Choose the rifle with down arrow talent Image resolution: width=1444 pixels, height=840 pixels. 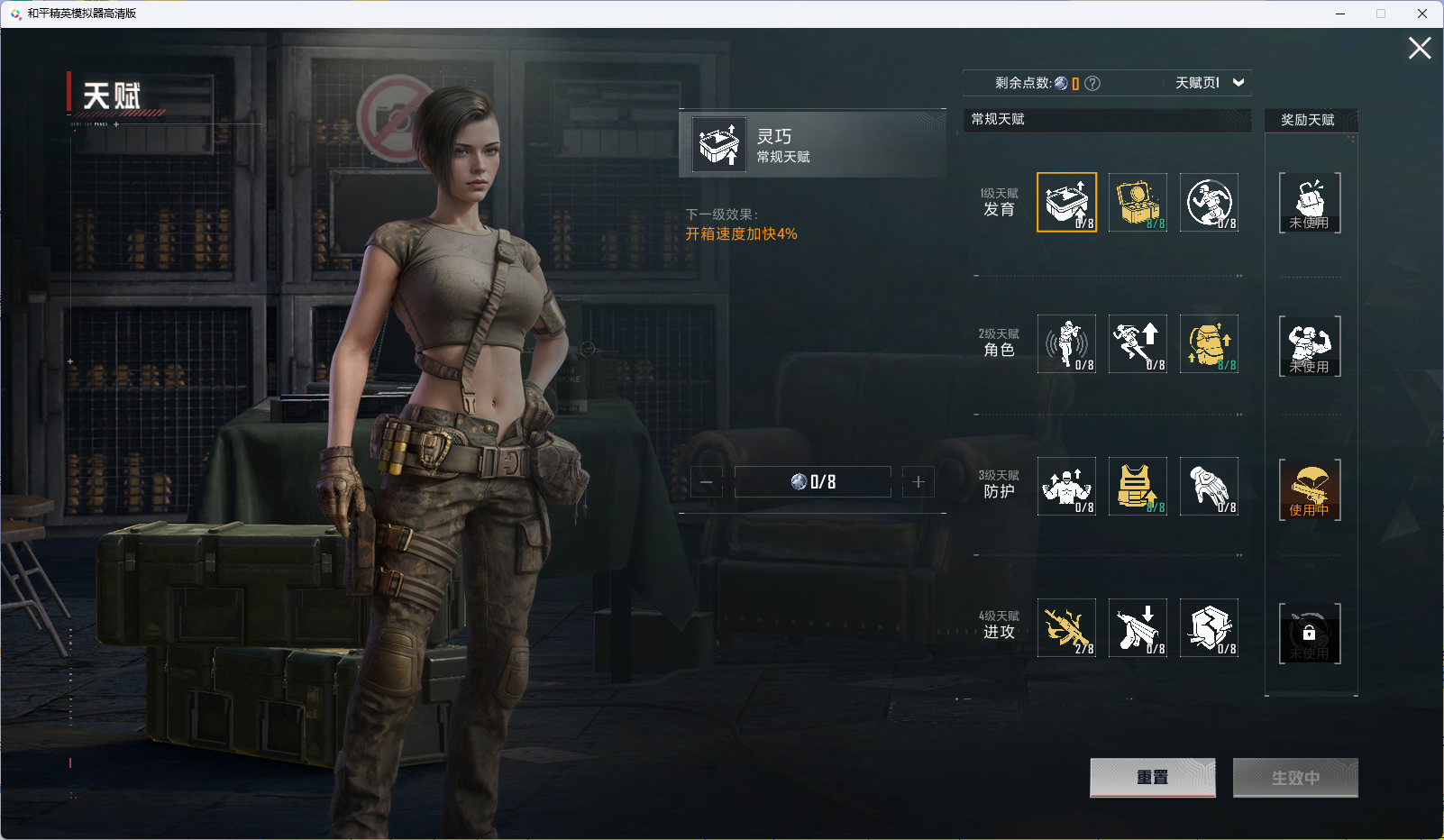[1138, 627]
